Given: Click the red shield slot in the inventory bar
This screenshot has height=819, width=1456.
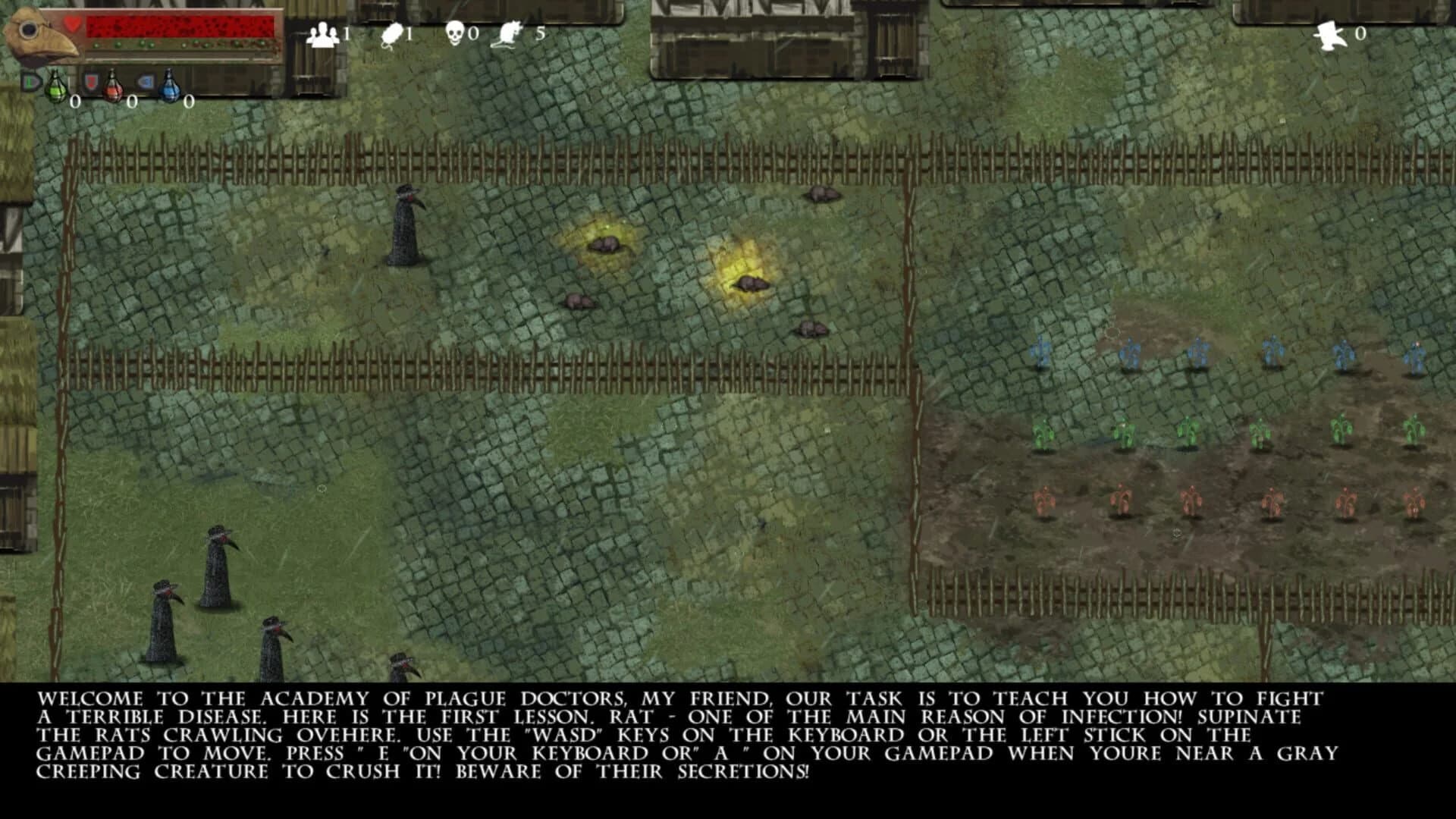Looking at the screenshot, I should click(93, 80).
